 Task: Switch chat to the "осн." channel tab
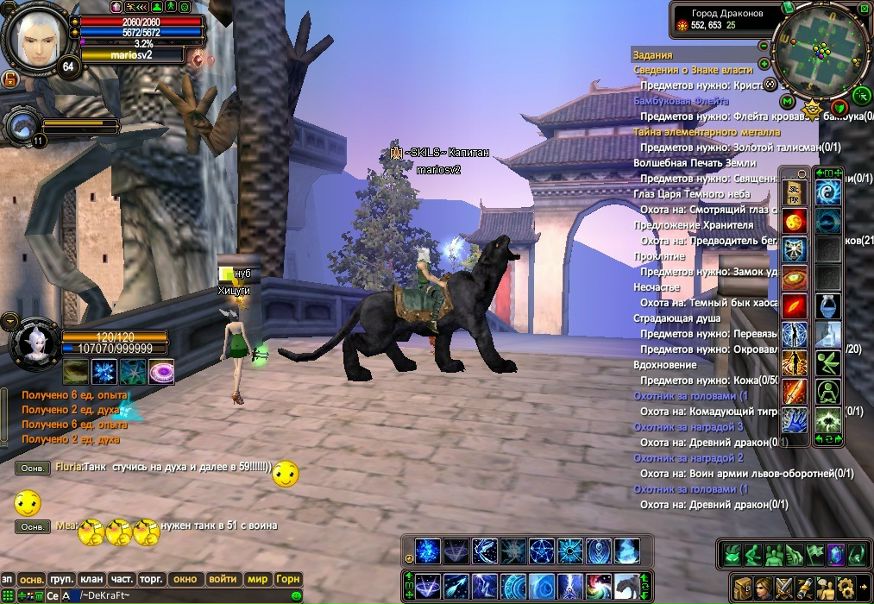pos(32,579)
